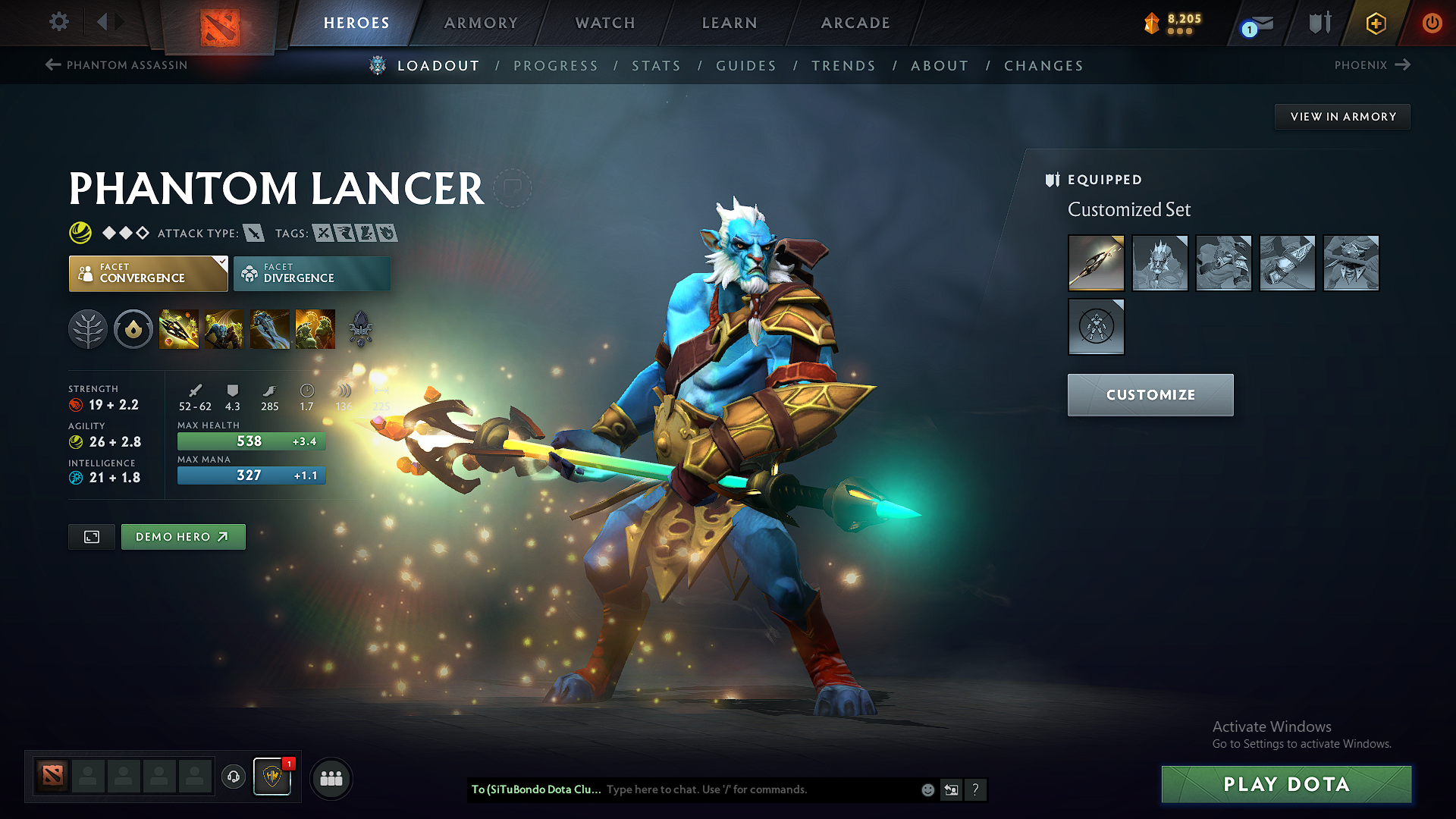The width and height of the screenshot is (1456, 819).
Task: Switch to the STATS tab
Action: [657, 66]
